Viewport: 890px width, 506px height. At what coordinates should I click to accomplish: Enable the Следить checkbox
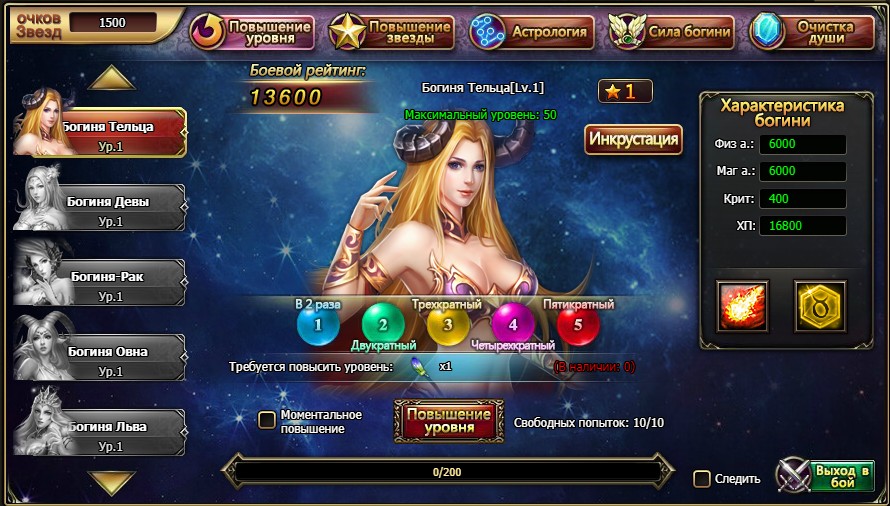[x=702, y=479]
